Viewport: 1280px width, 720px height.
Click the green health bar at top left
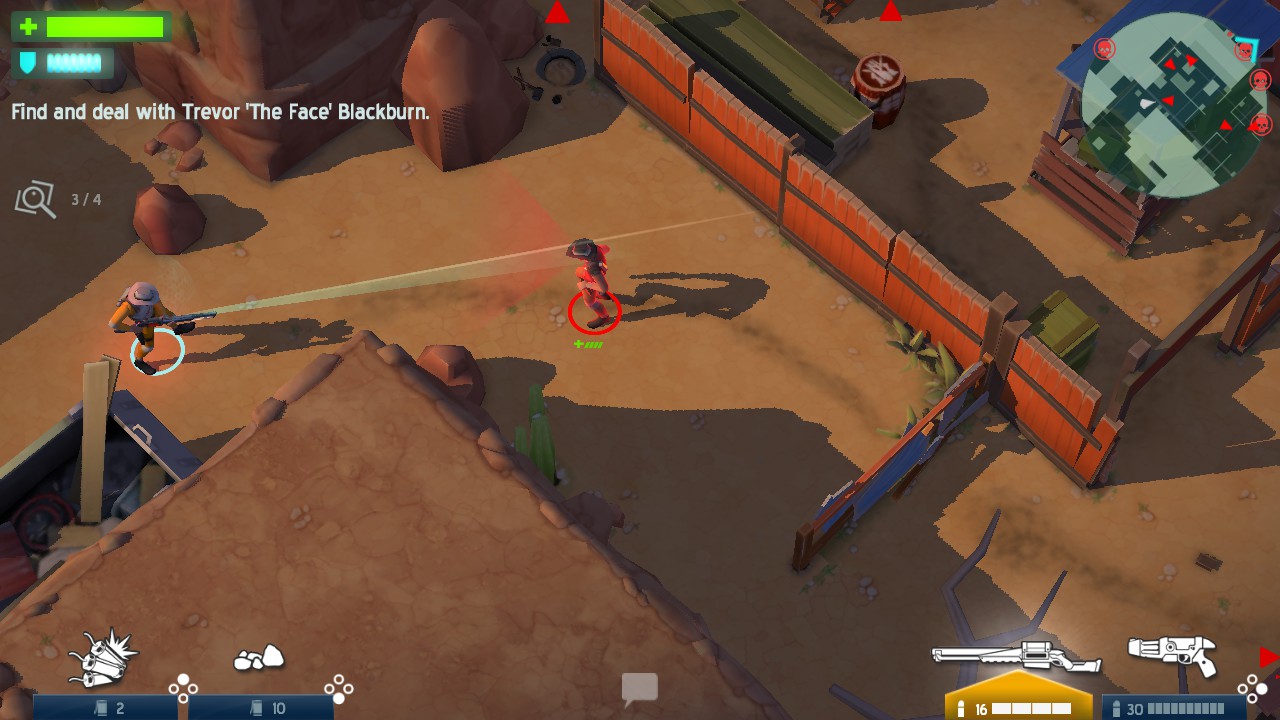[x=105, y=27]
